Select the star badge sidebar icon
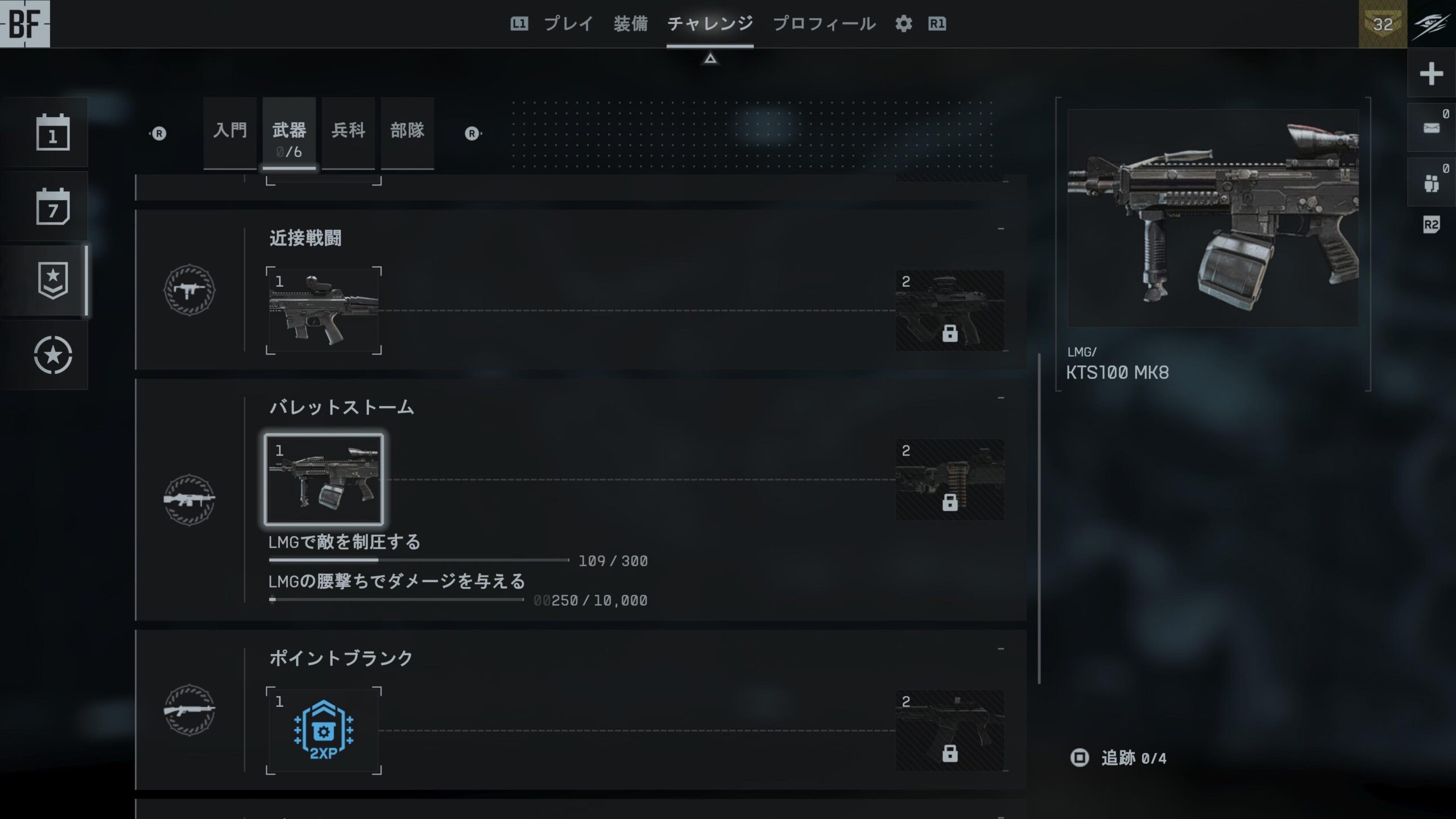Screen dimensions: 1456x819 (53, 280)
